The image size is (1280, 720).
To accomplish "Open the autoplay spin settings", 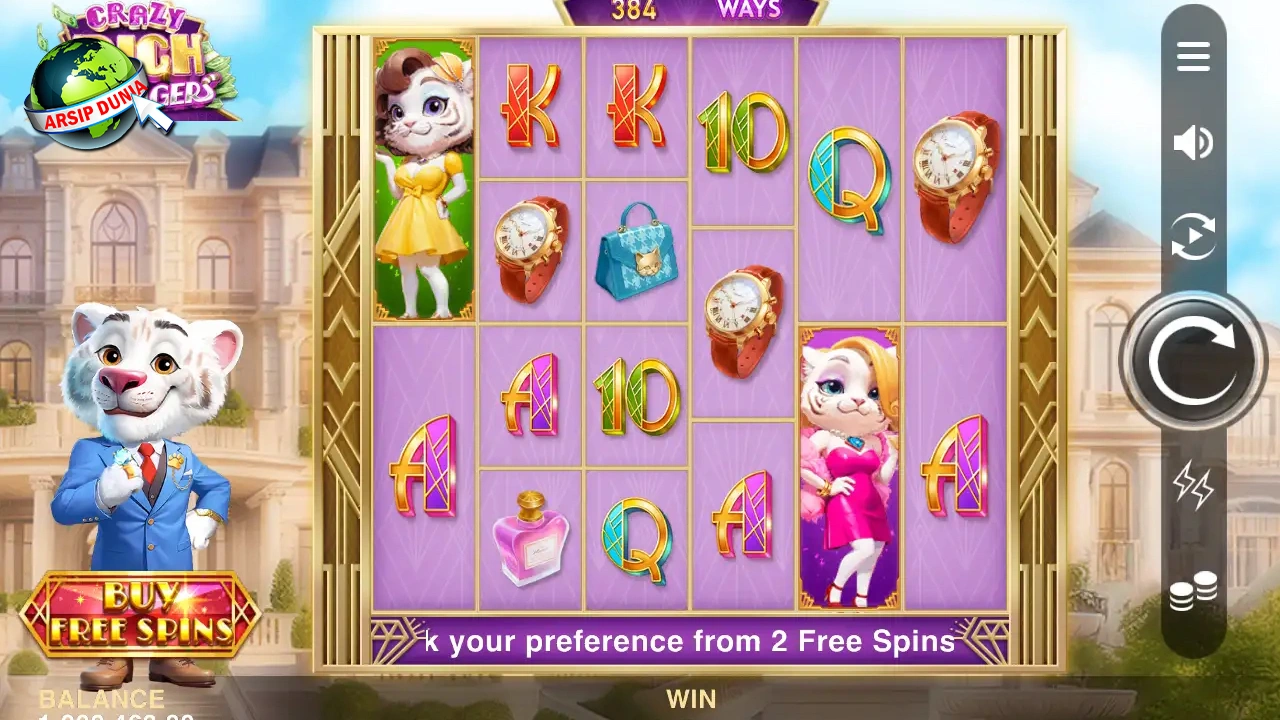I will pyautogui.click(x=1193, y=237).
